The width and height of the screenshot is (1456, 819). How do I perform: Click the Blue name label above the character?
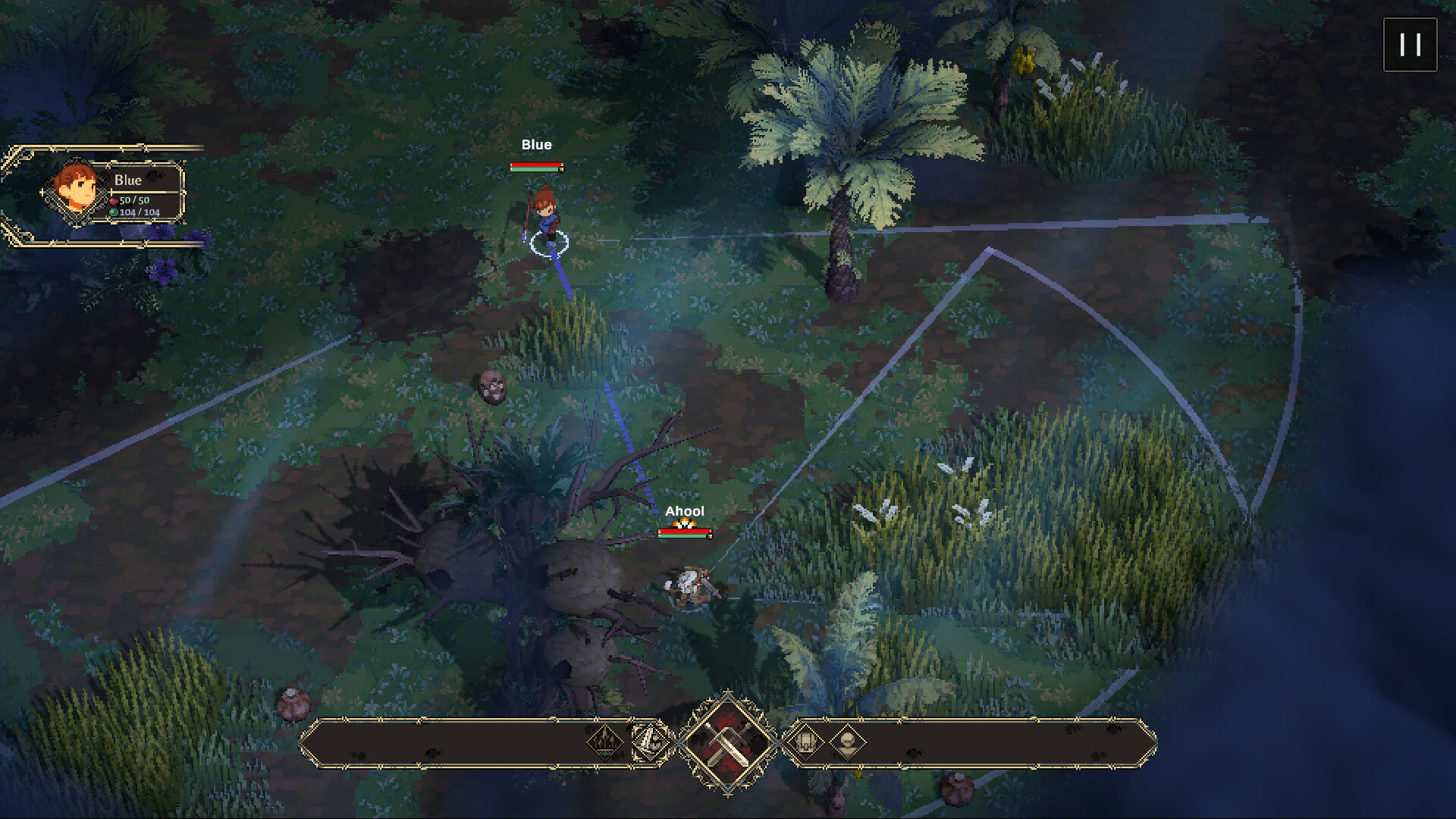click(x=536, y=144)
